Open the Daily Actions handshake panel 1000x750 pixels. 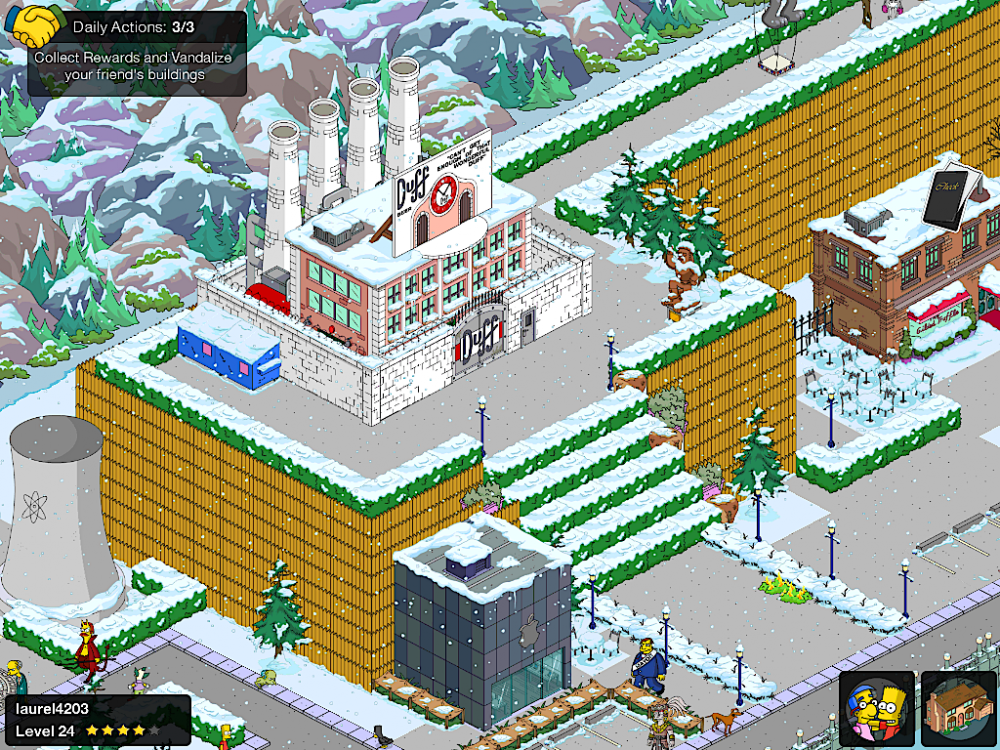(x=137, y=52)
